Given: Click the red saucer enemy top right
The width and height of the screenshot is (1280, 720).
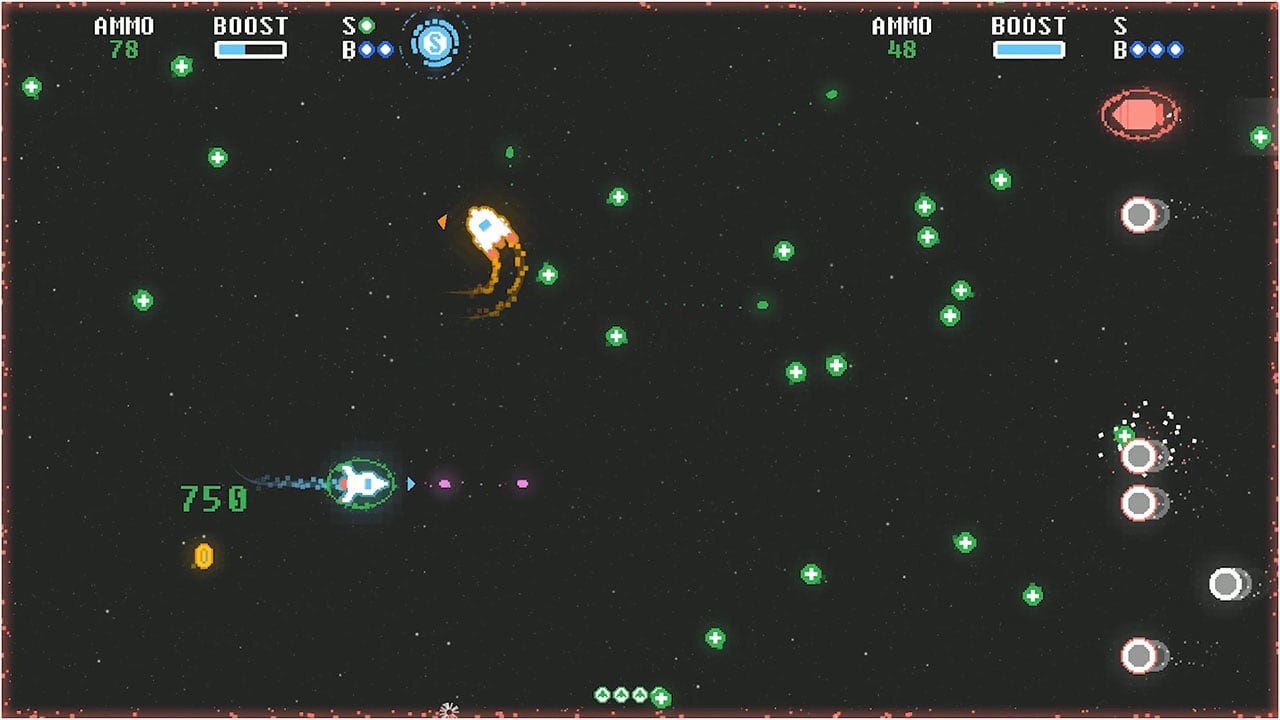Looking at the screenshot, I should click(1142, 114).
